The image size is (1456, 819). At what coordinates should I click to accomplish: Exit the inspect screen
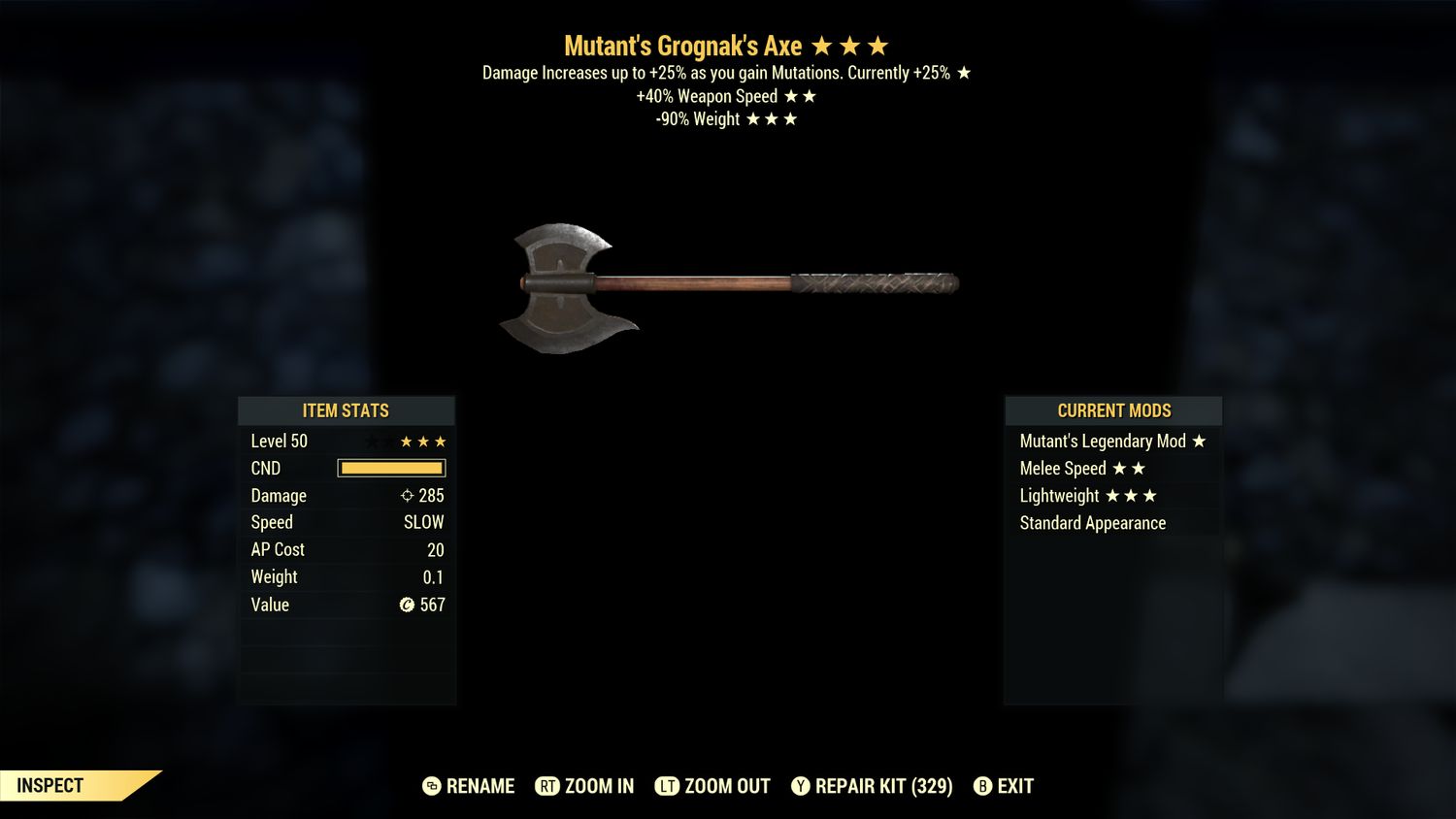coord(1004,786)
